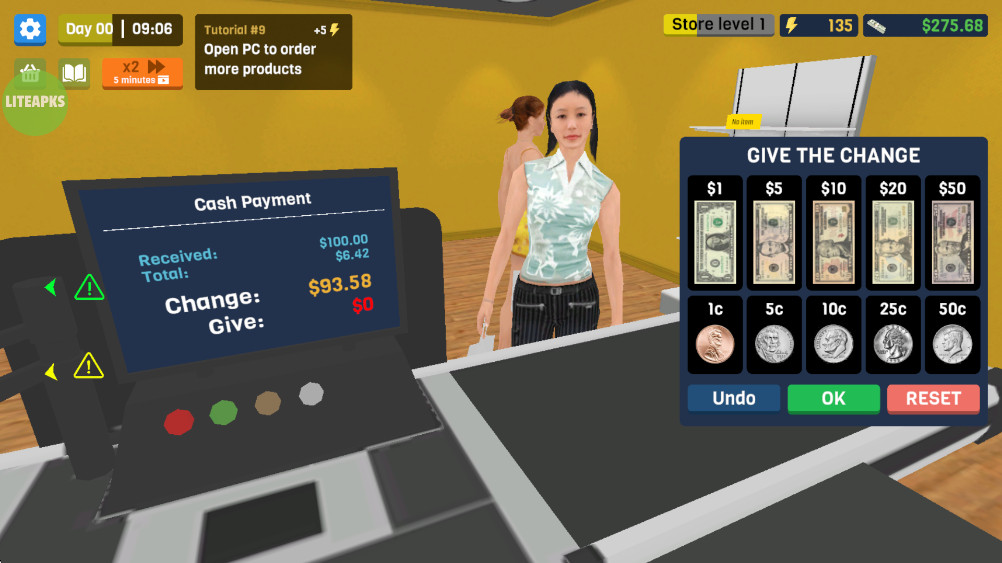Click the LITEAPKS watermark badge
This screenshot has height=563, width=1002.
coord(35,102)
